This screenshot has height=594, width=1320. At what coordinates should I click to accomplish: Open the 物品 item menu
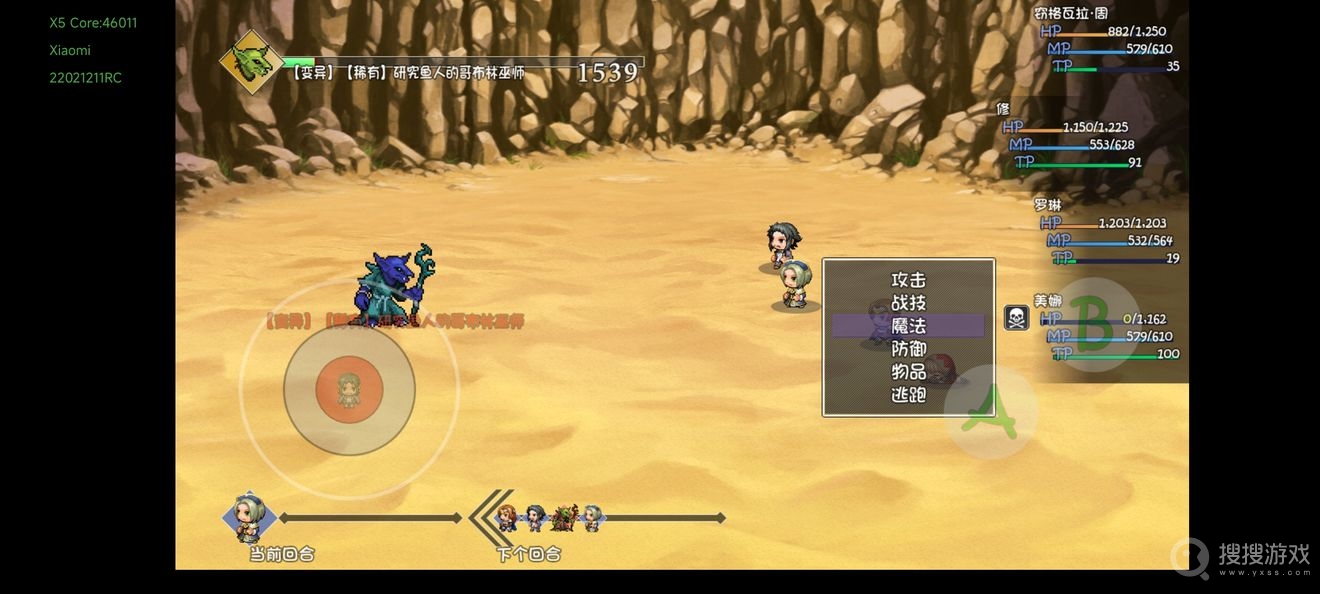click(x=908, y=372)
